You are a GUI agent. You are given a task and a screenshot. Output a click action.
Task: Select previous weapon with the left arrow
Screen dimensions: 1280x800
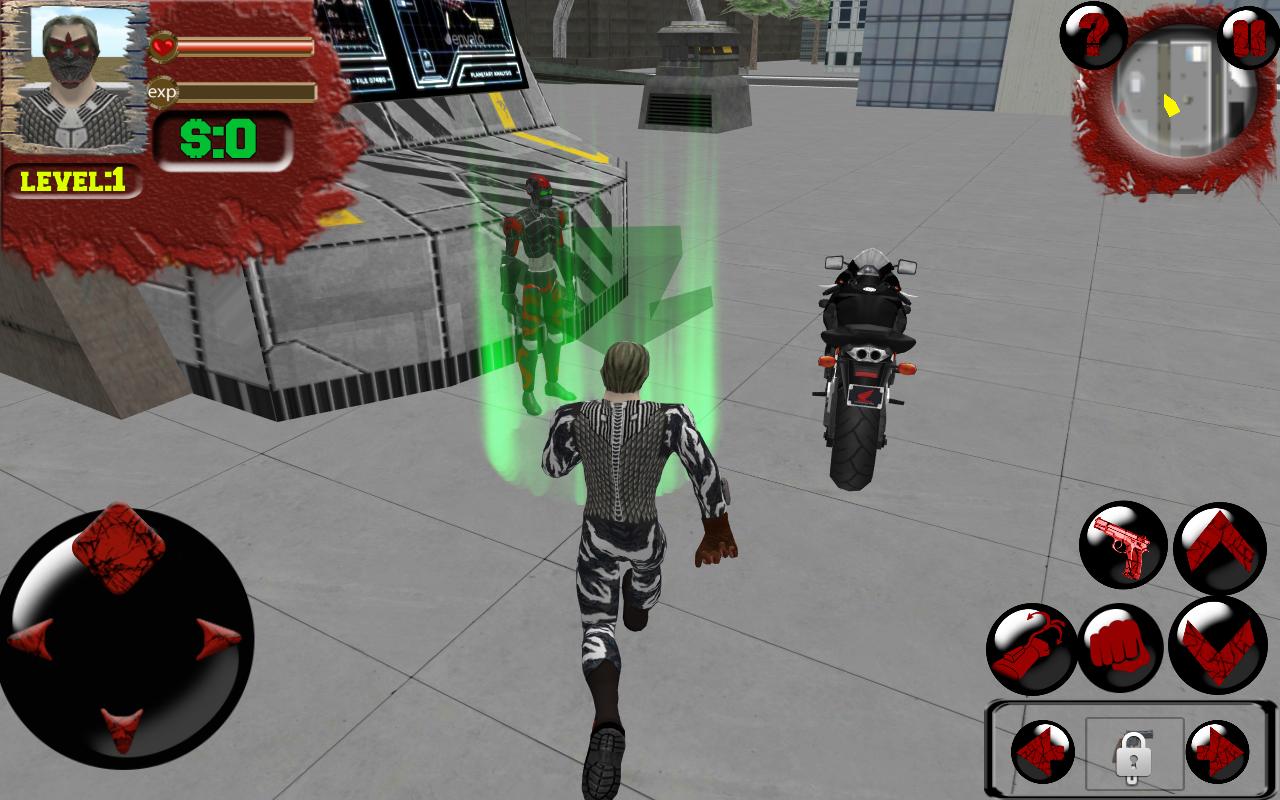click(x=1041, y=751)
